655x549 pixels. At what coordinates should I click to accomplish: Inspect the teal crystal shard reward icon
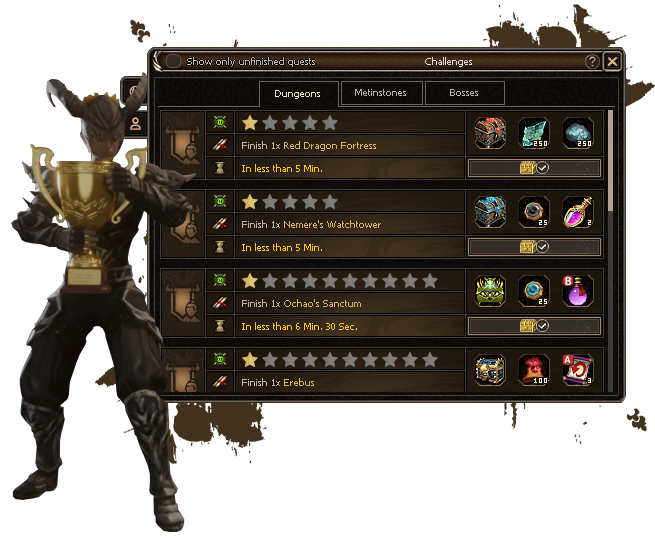coord(534,133)
